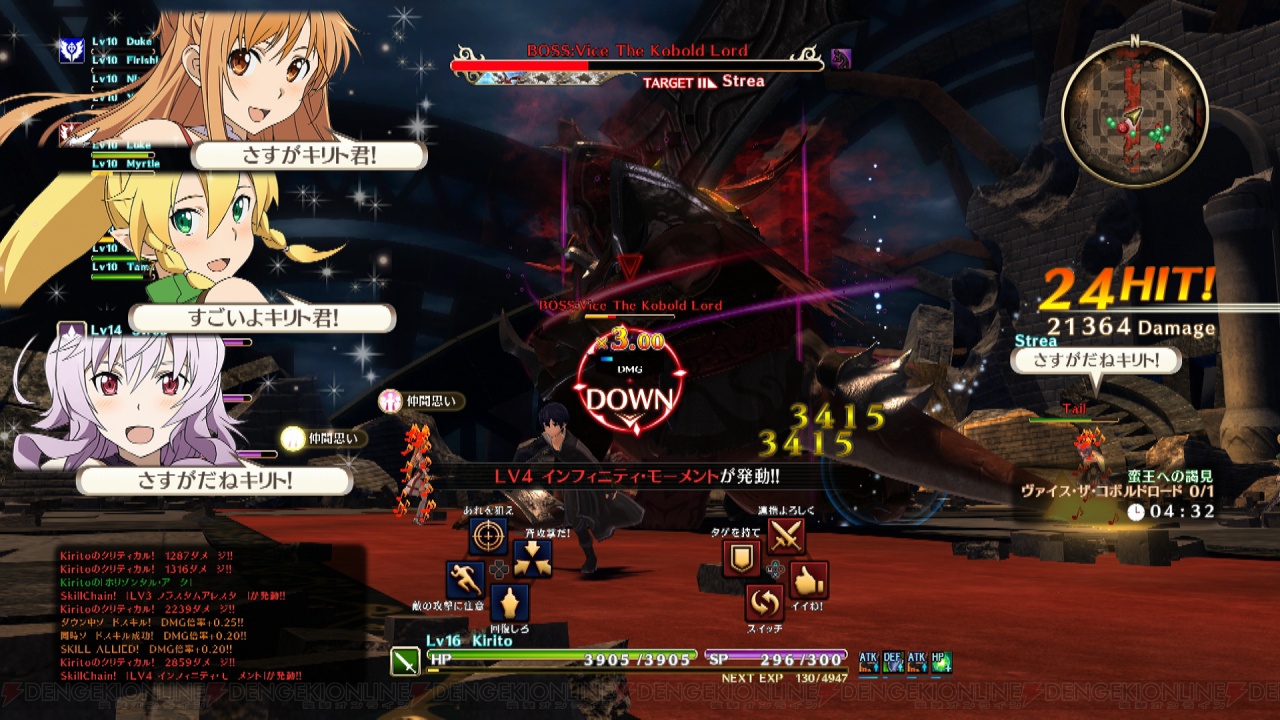Select the TARGET Strea indicator
Image resolution: width=1280 pixels, height=720 pixels.
click(703, 83)
